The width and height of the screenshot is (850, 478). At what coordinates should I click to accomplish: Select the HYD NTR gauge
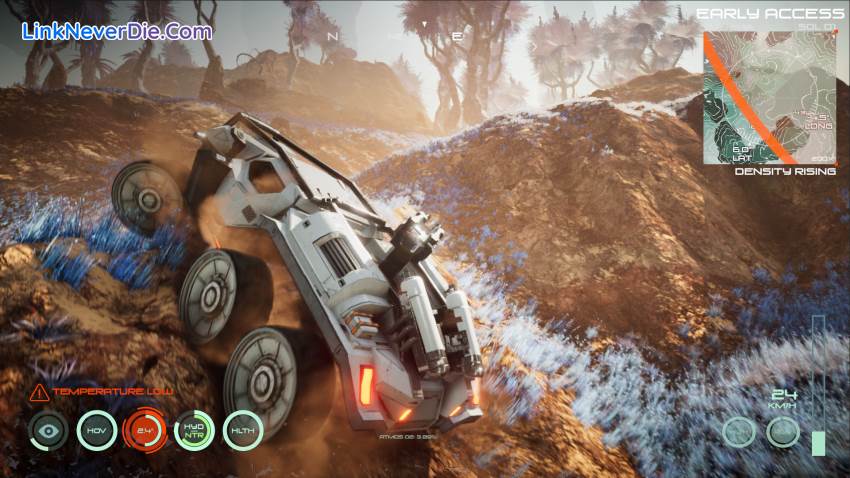(194, 430)
